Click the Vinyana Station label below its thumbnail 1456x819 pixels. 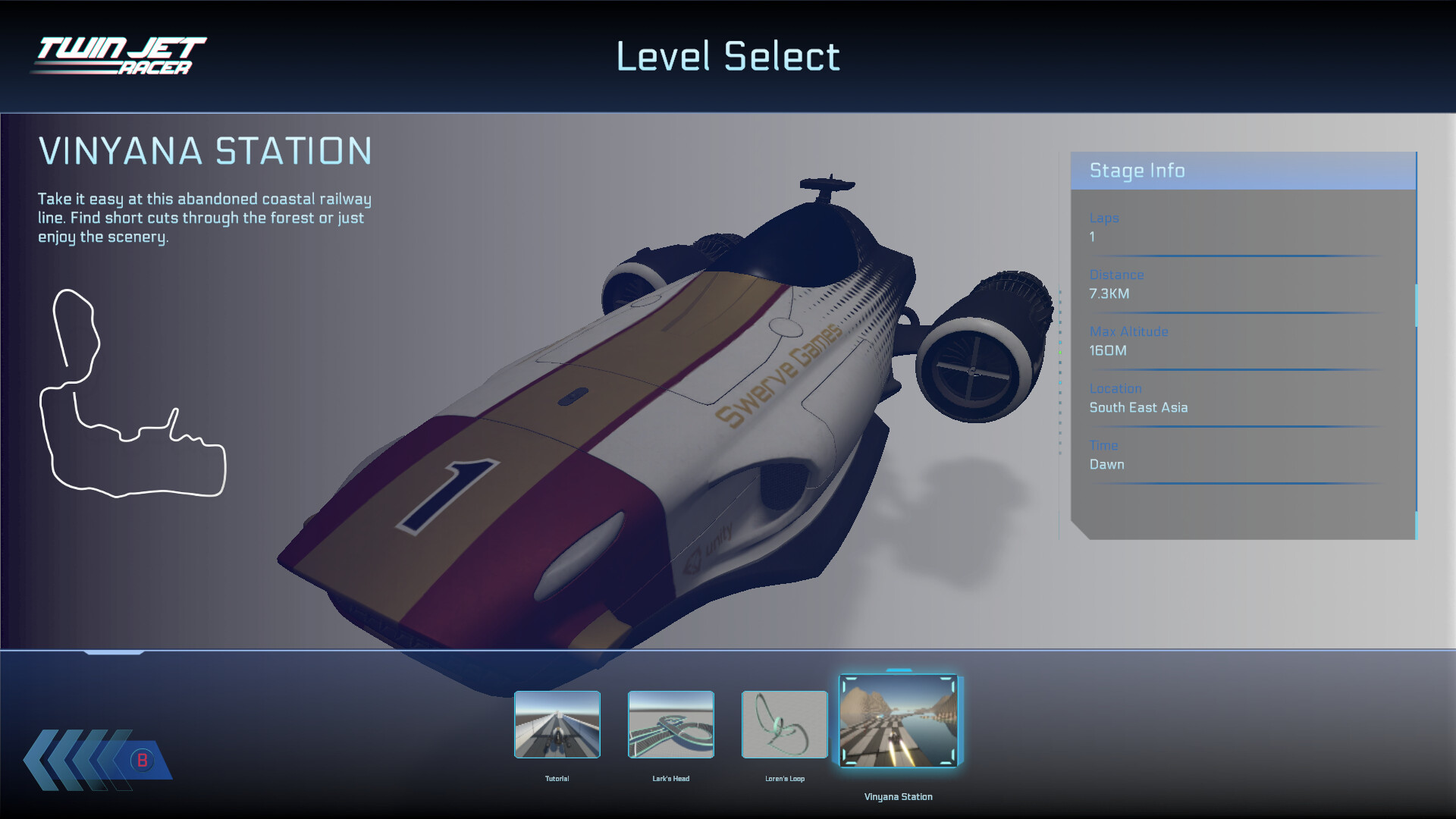[899, 796]
